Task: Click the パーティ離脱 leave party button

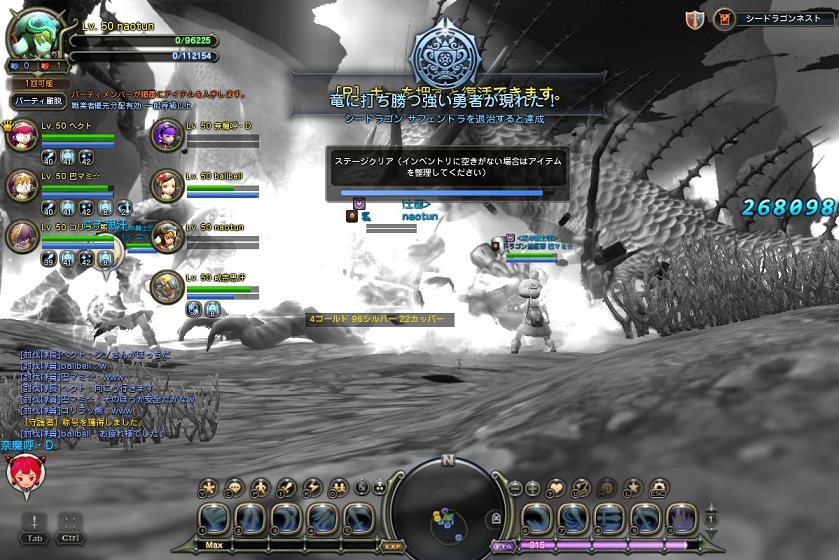Action: click(x=38, y=101)
